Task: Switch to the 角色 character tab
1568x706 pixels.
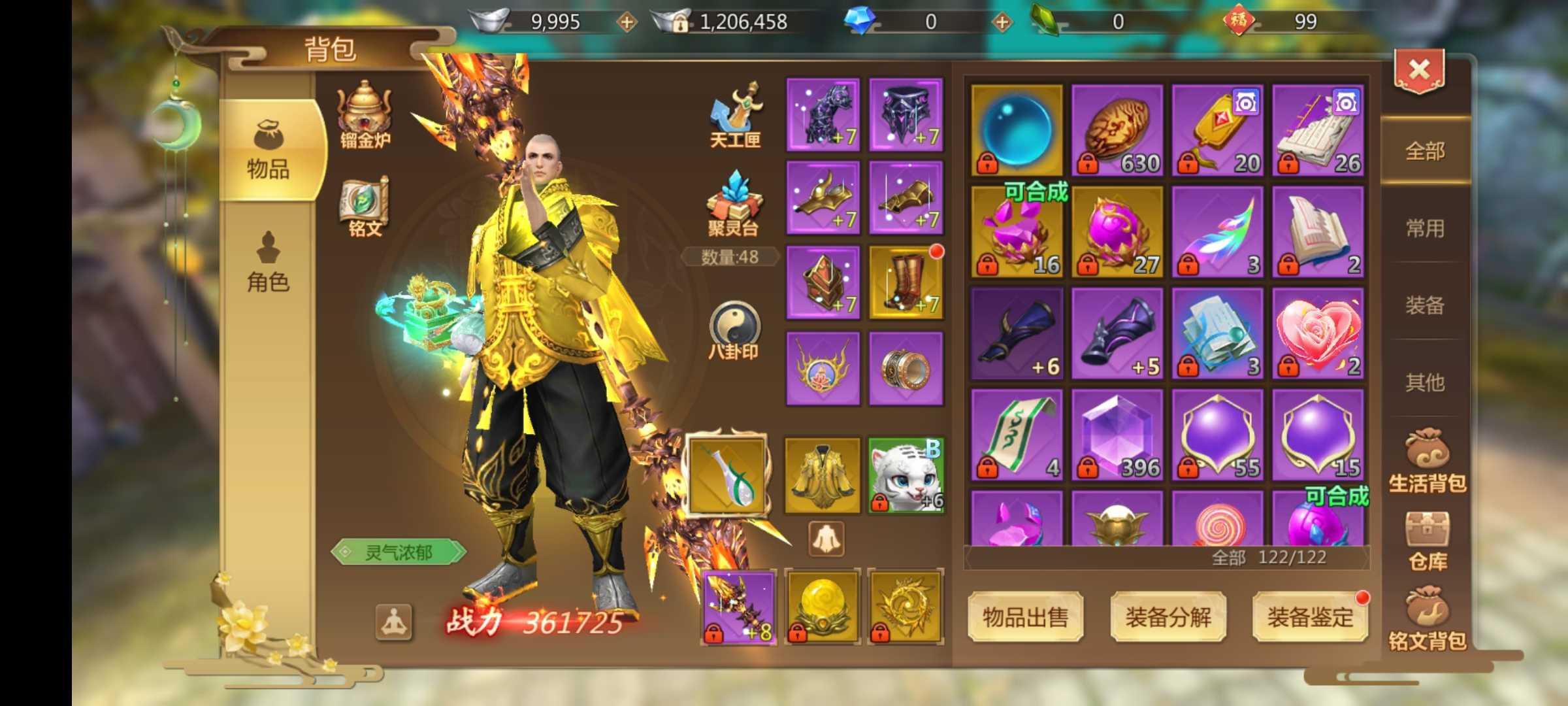Action: 267,261
